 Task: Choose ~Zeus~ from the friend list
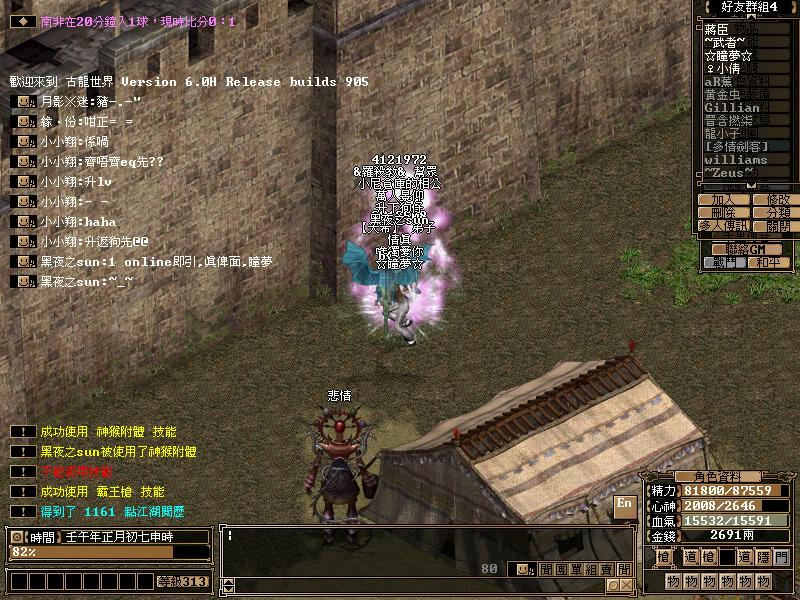(x=730, y=173)
